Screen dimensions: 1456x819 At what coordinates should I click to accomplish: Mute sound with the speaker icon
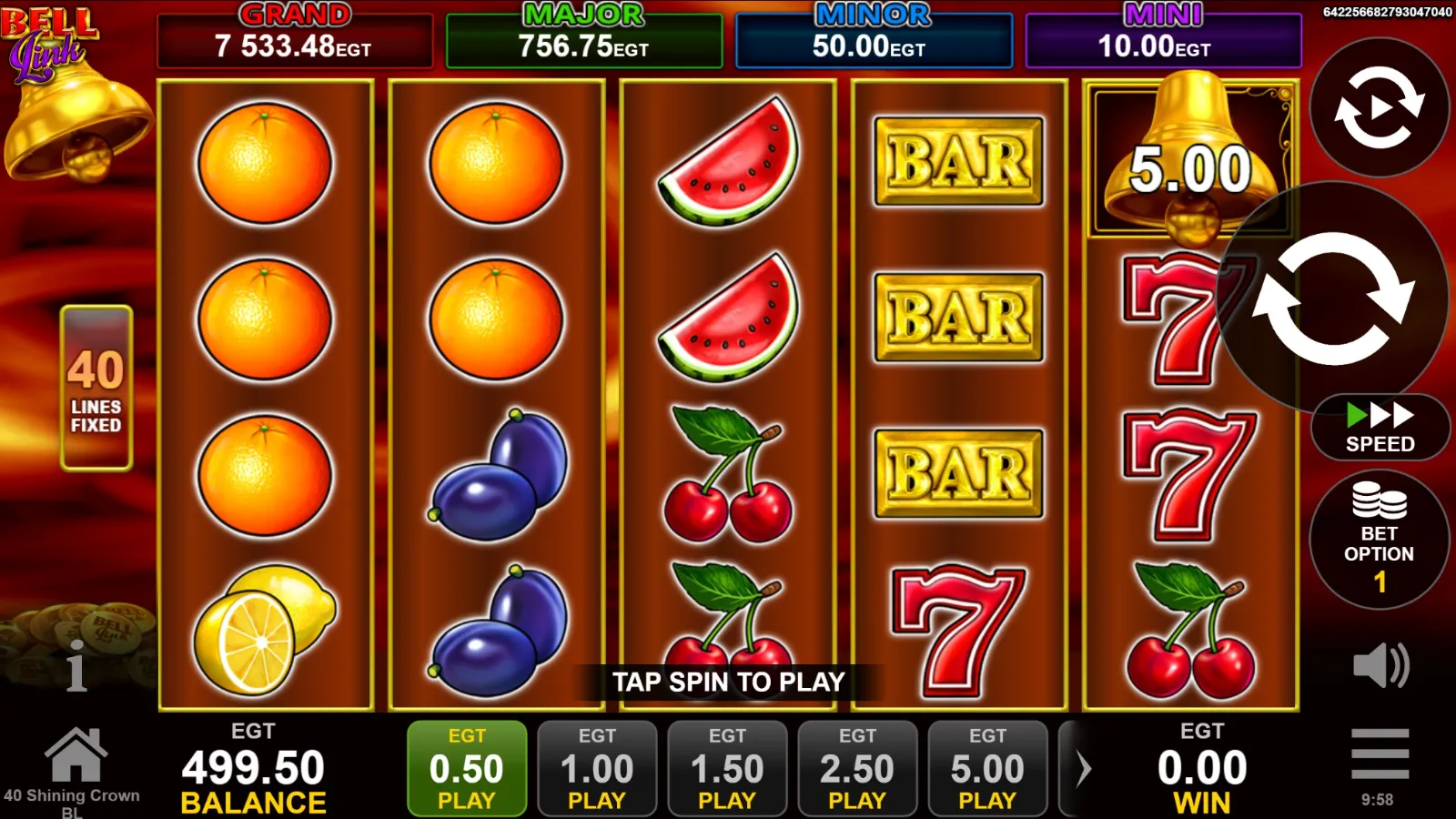pos(1380,664)
